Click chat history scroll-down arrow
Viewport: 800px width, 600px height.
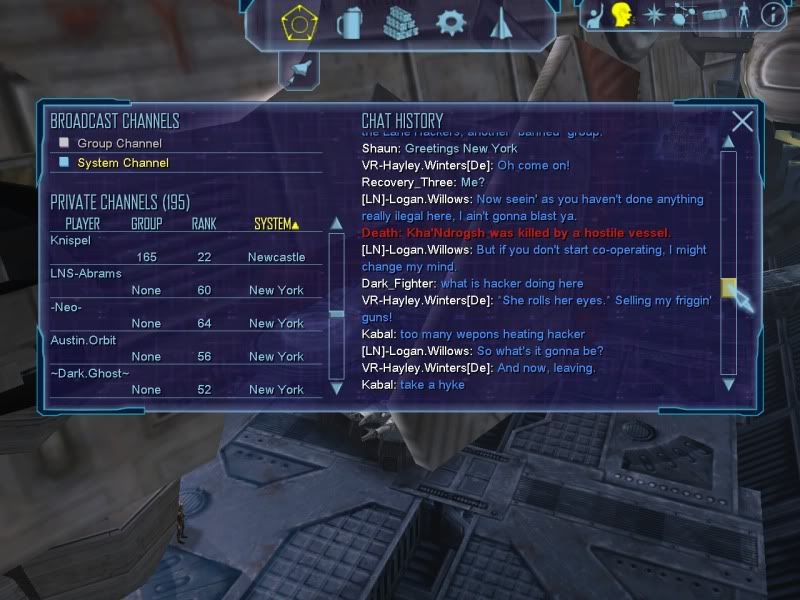(x=728, y=383)
